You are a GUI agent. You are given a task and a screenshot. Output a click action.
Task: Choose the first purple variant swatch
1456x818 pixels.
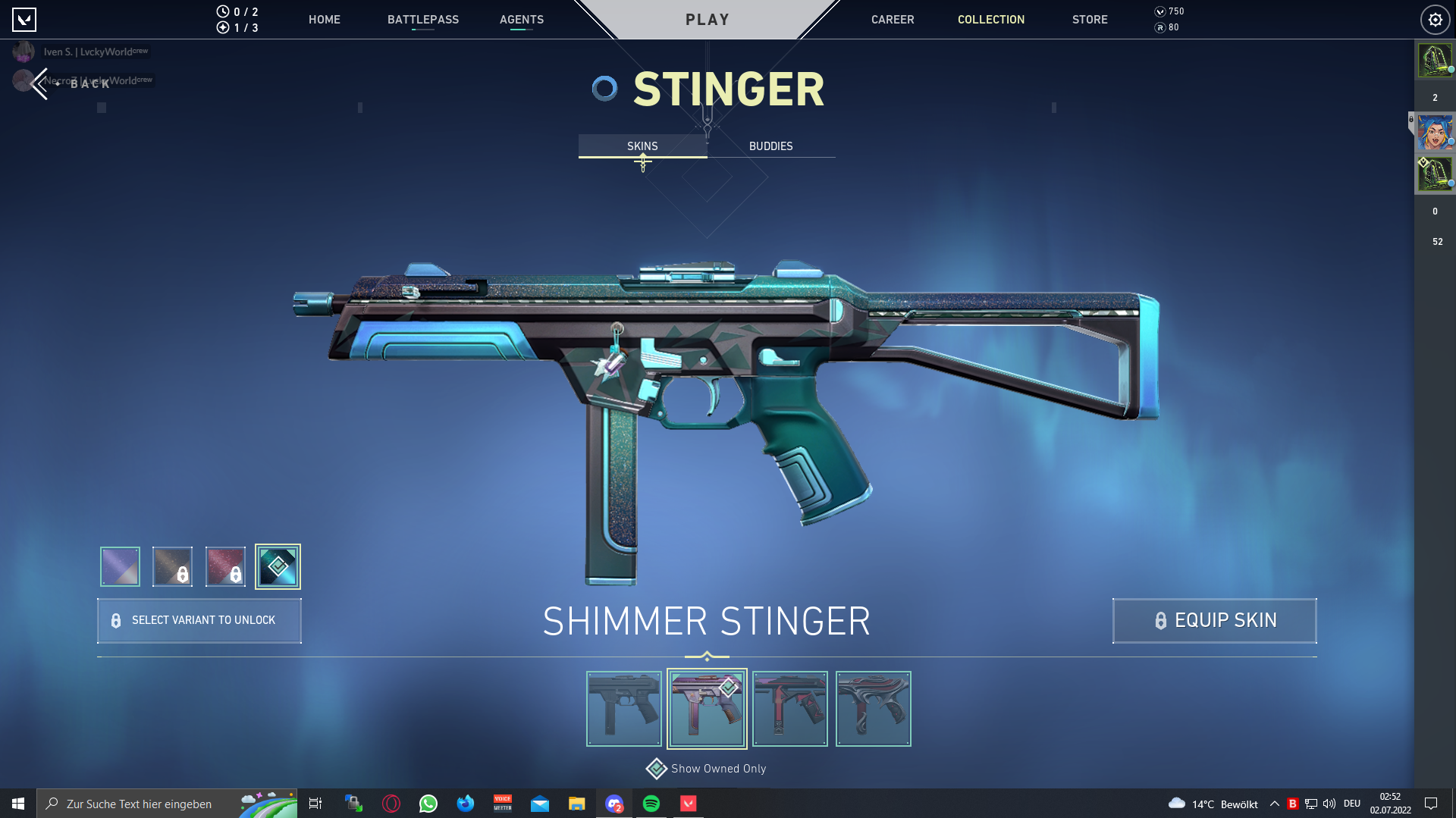(x=120, y=566)
